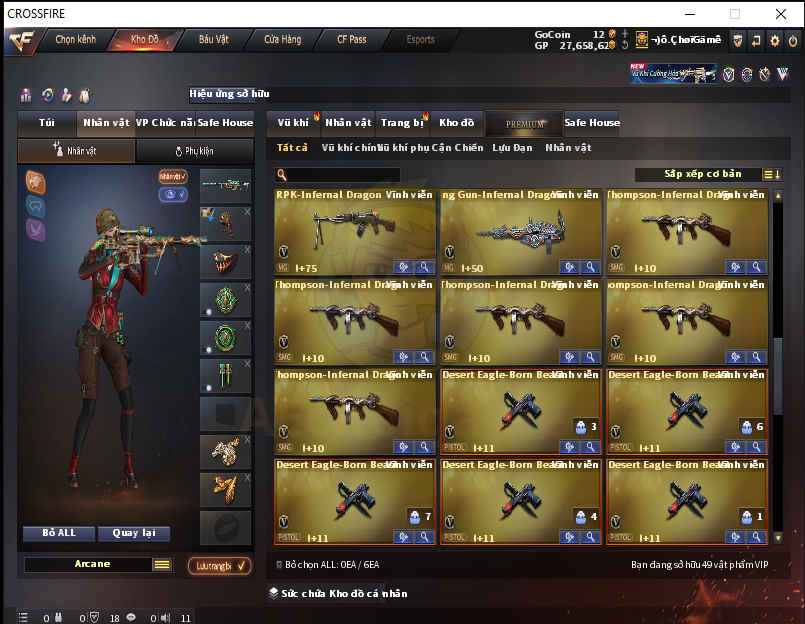Switch to the Báu Vật tab
The height and width of the screenshot is (624, 805).
[x=213, y=40]
